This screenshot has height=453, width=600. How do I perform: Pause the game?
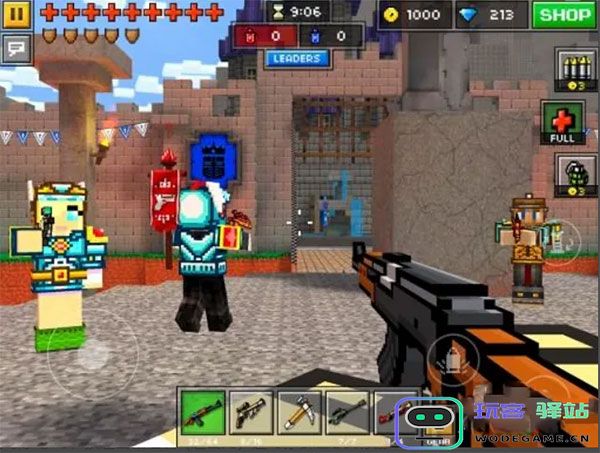[18, 15]
